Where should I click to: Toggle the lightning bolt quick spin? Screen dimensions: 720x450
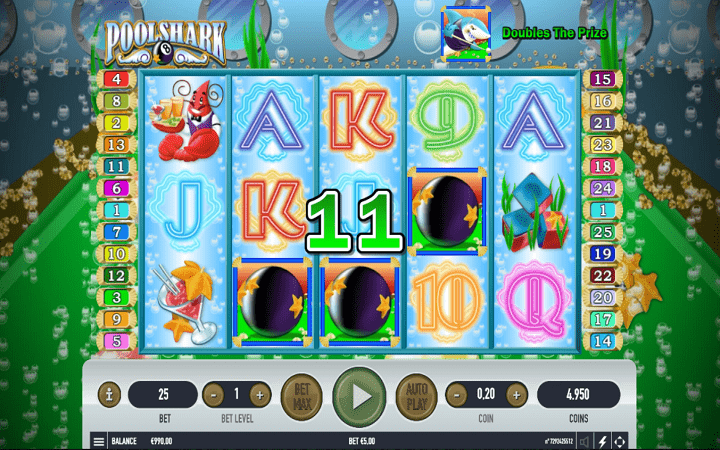pos(603,441)
